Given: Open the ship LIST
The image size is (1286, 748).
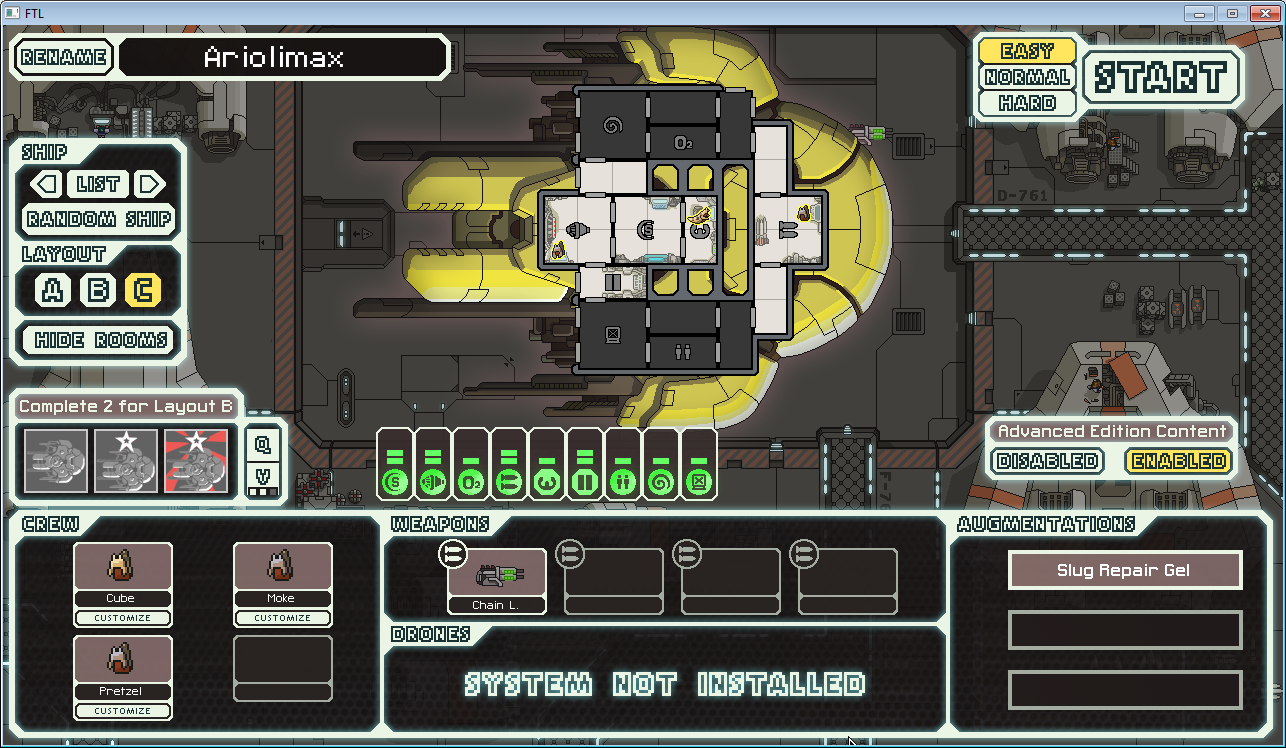Looking at the screenshot, I should 97,184.
